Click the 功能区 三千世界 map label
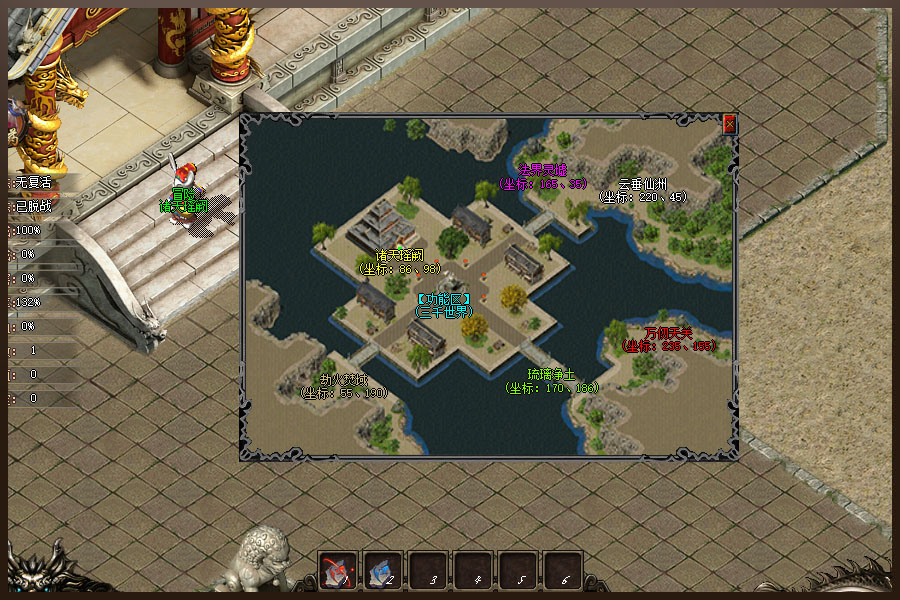Viewport: 900px width, 600px height. [x=444, y=304]
